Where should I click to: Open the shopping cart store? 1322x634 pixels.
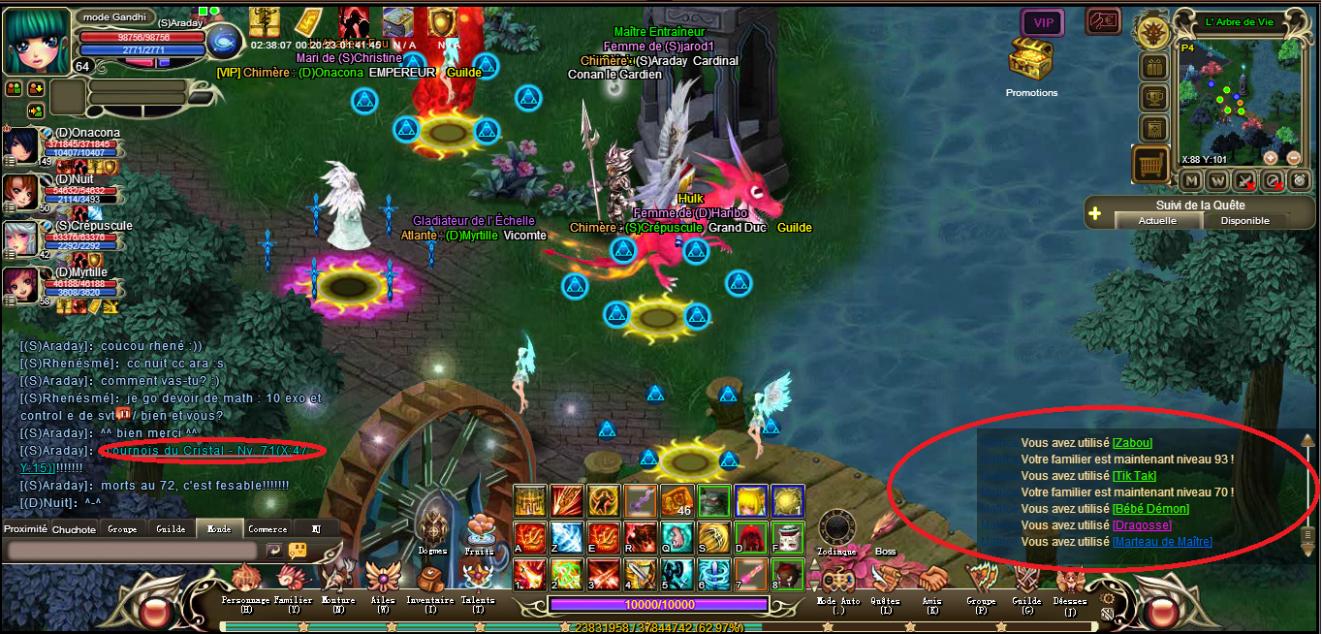[x=1150, y=164]
